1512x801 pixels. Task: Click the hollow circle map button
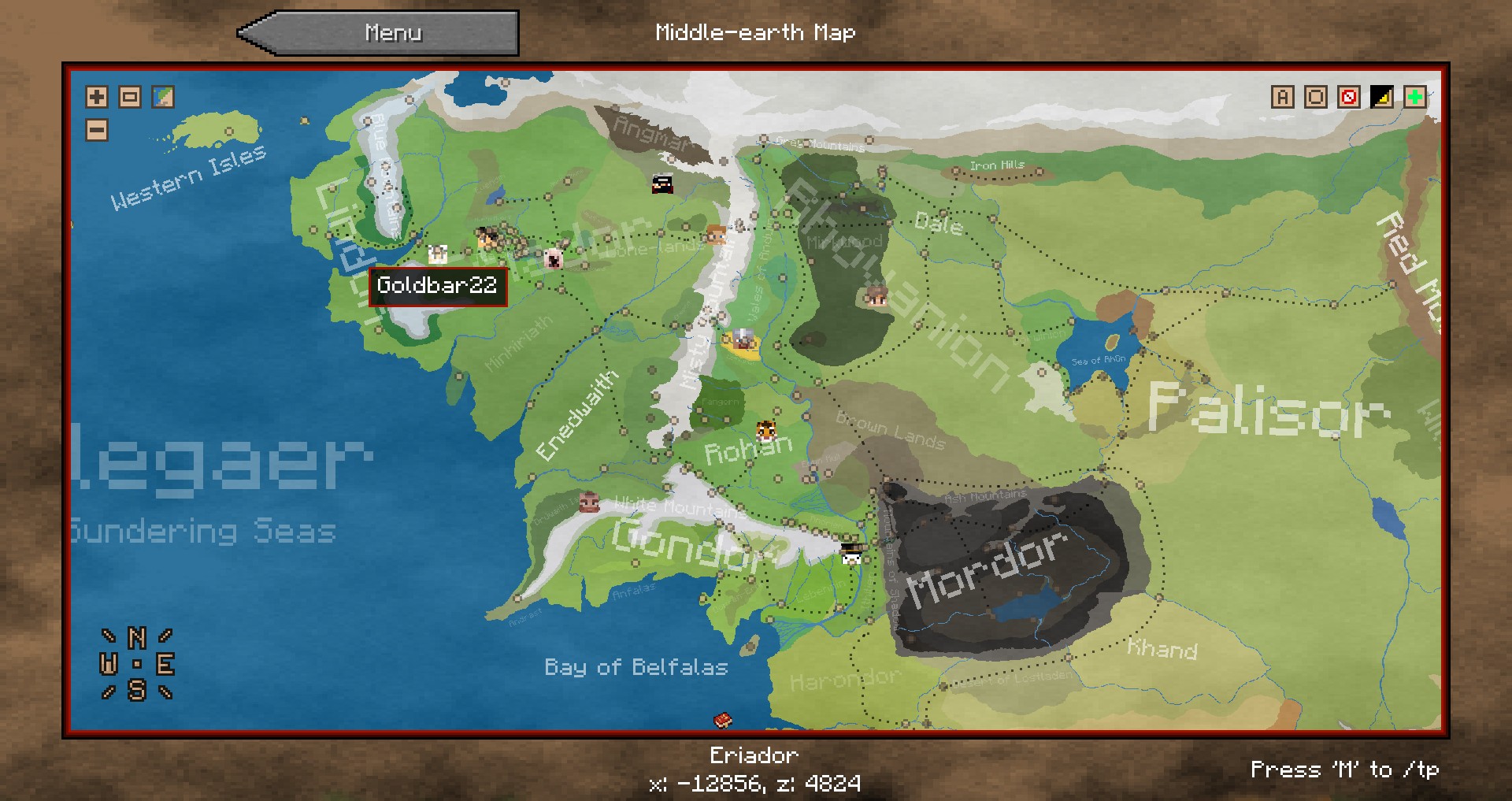tap(1315, 97)
